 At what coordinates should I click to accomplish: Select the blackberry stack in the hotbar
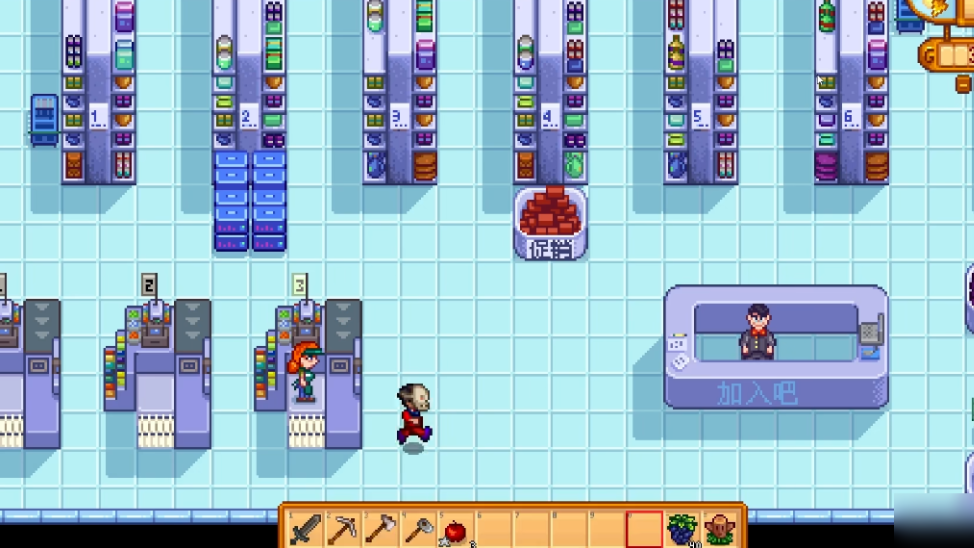point(683,529)
